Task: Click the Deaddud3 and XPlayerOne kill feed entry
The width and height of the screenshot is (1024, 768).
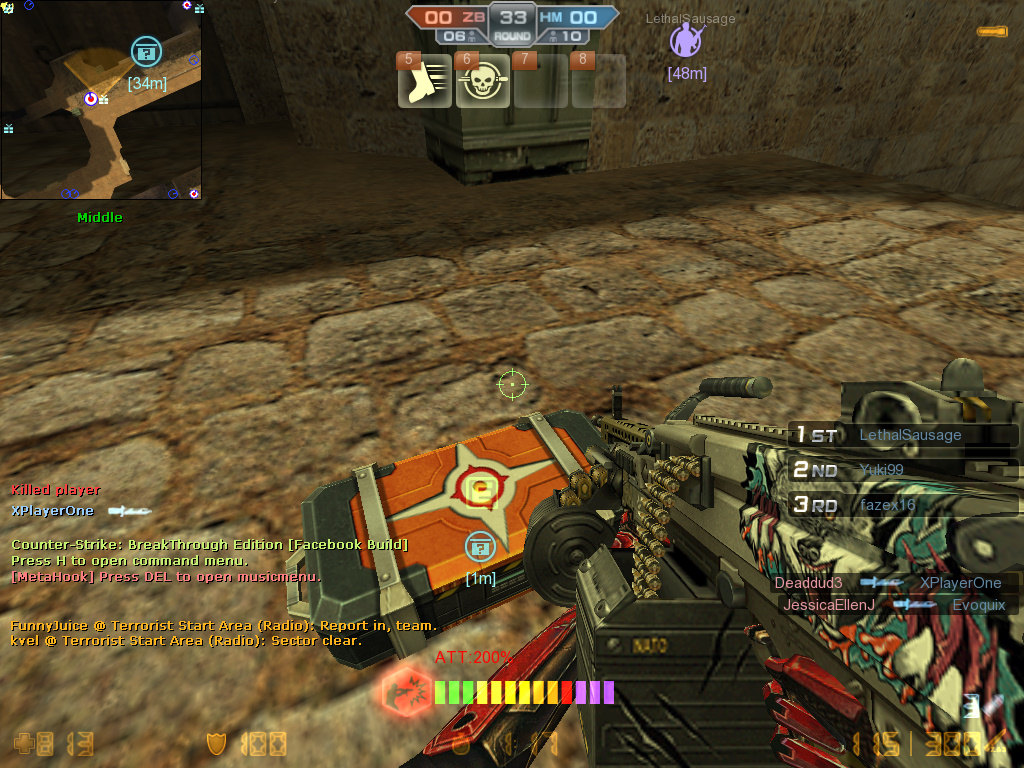Action: tap(893, 583)
